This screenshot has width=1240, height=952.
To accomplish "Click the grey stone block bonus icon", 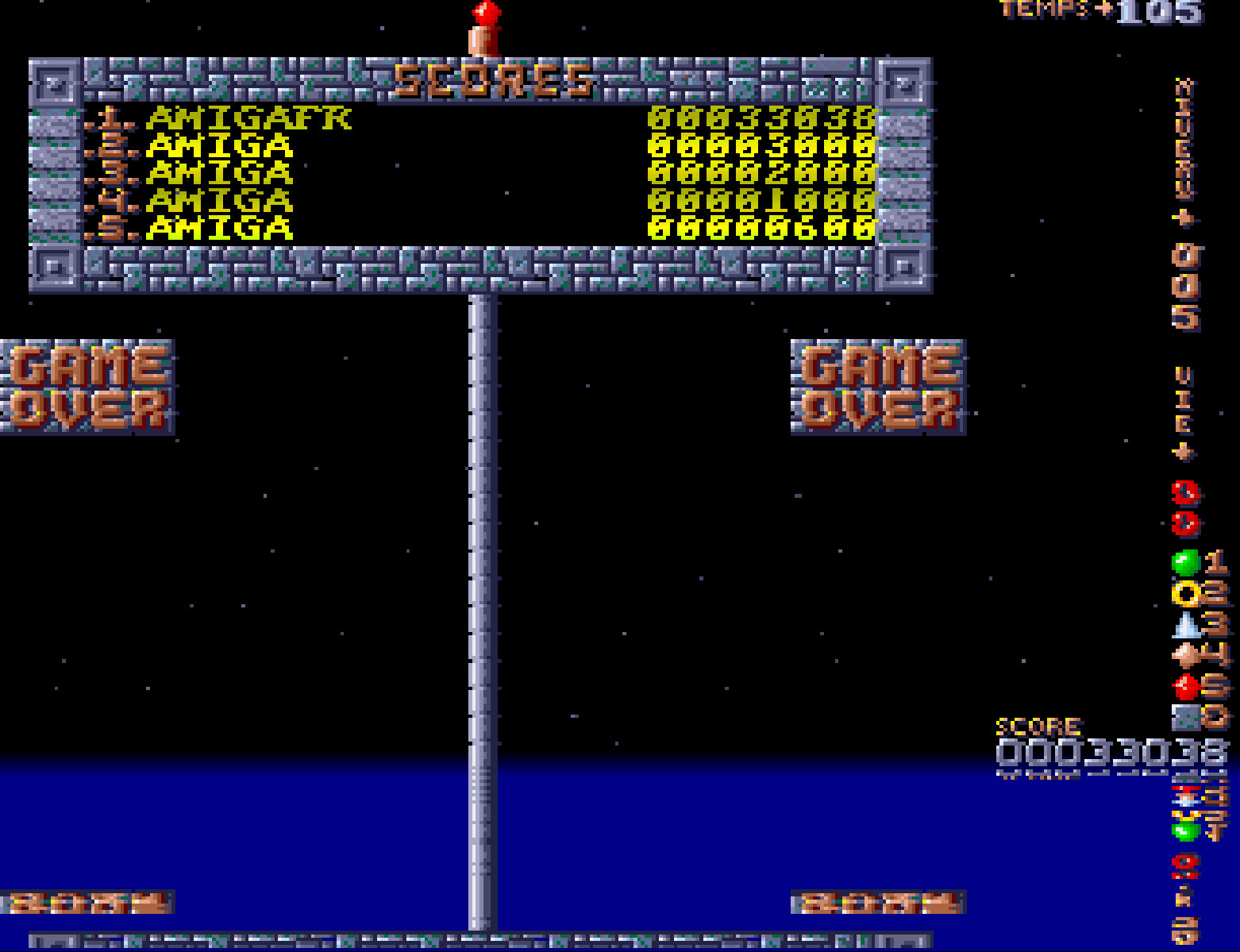I will click(1185, 717).
